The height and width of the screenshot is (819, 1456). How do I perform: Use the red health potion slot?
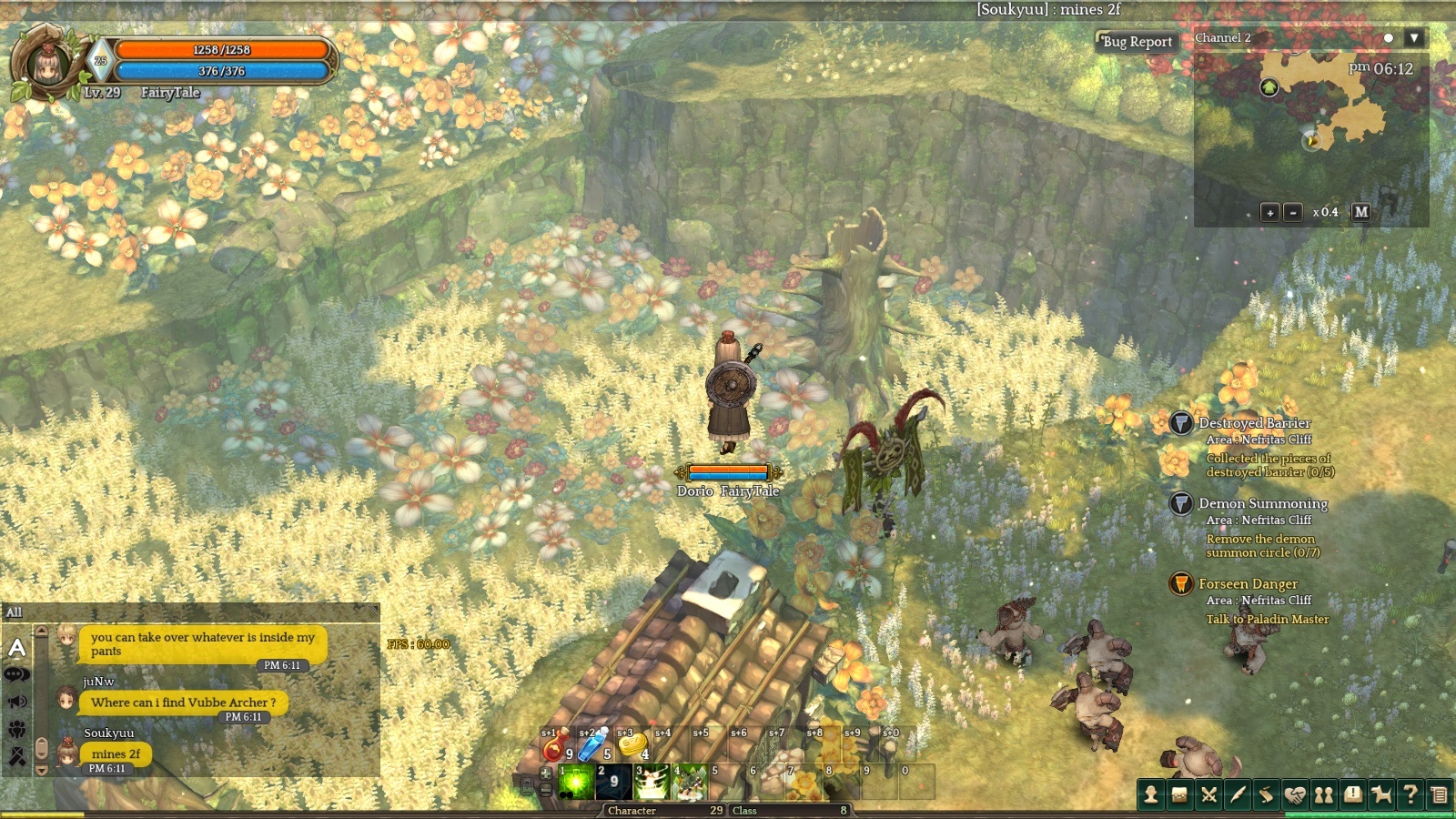pos(553,748)
